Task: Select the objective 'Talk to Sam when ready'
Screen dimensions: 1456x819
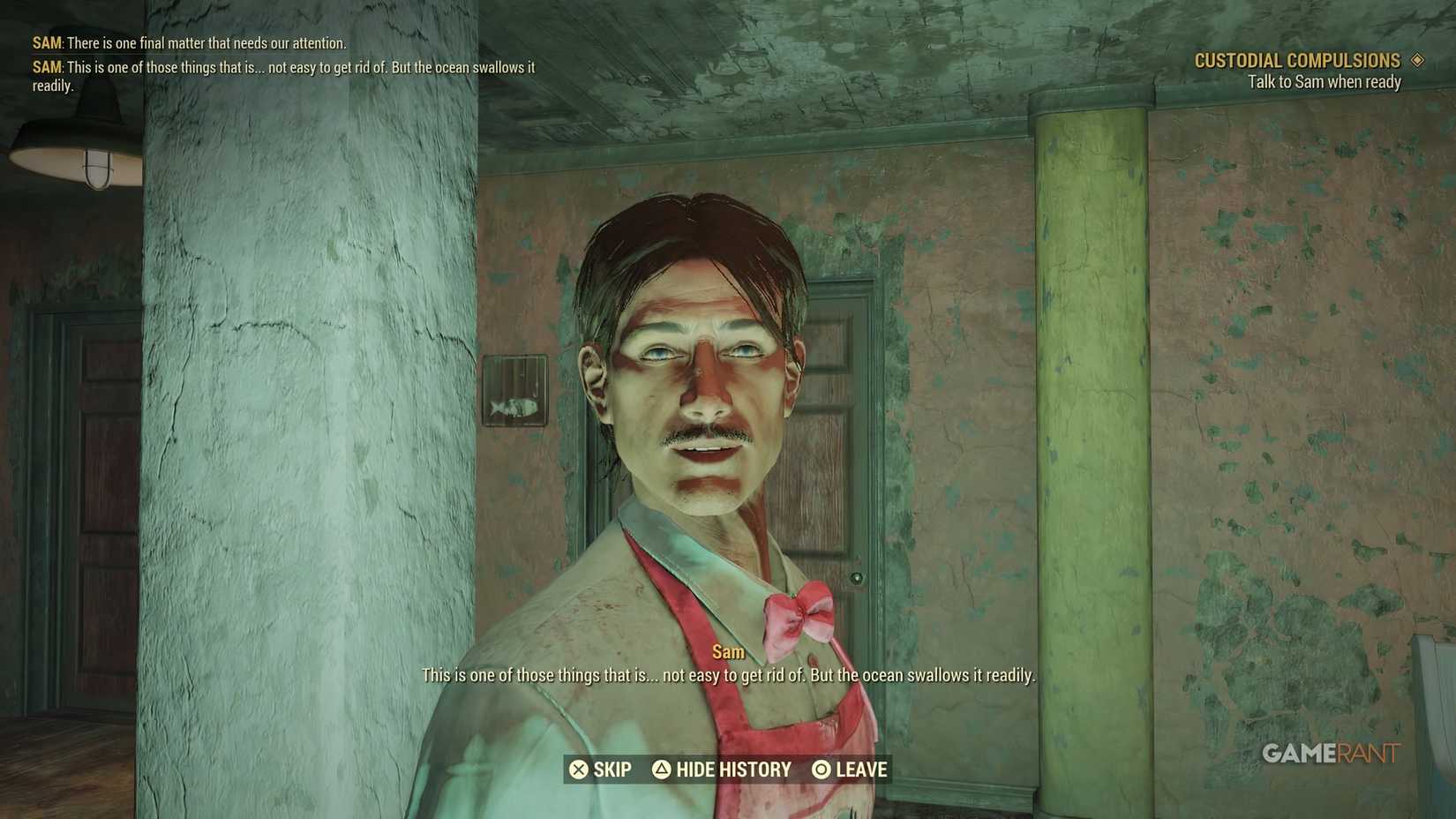Action: click(1324, 80)
